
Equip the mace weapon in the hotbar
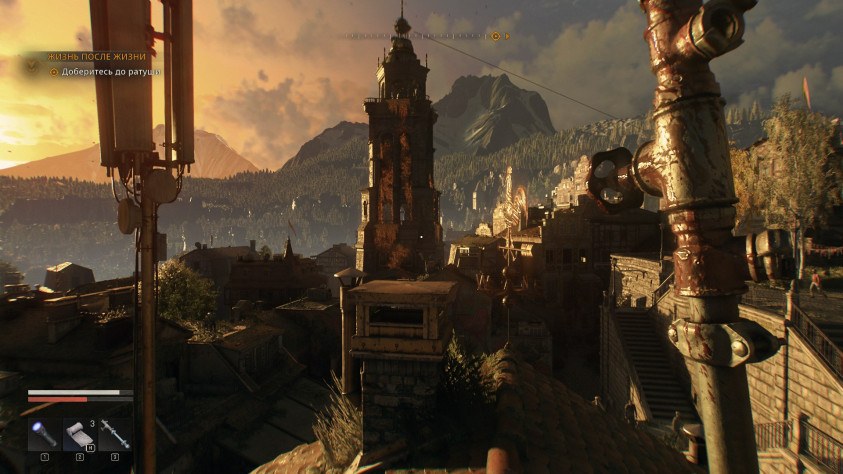(x=115, y=435)
